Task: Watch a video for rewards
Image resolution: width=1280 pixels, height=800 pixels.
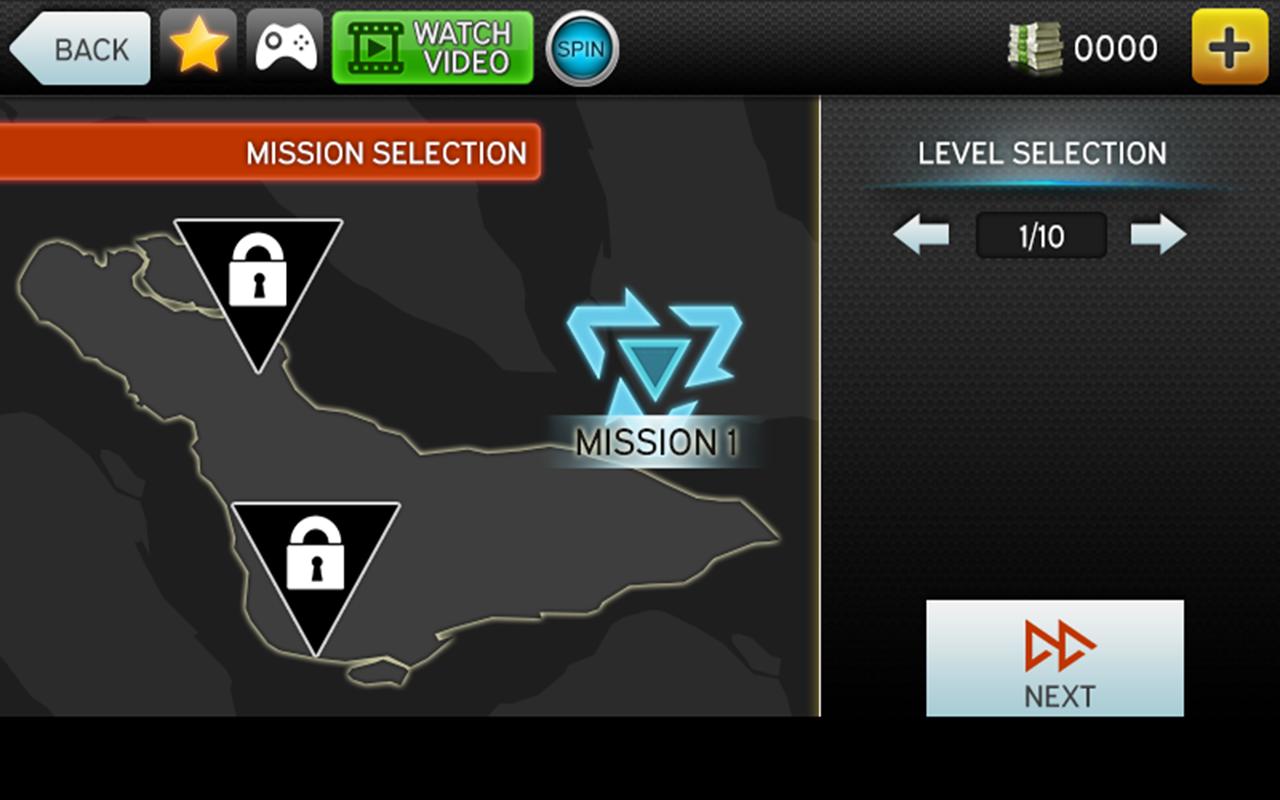Action: [x=432, y=48]
